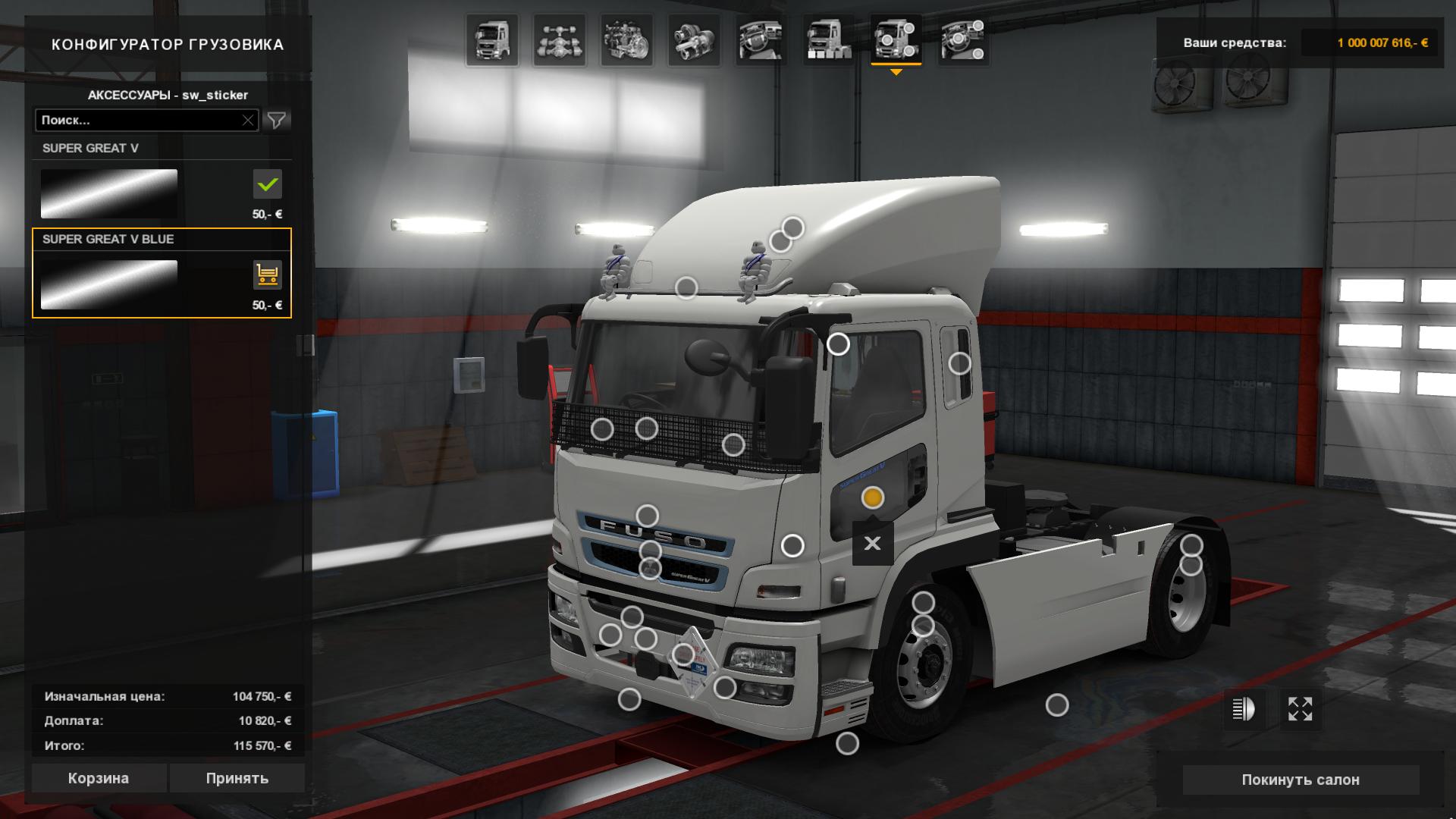Add SUPER GREAT V BLUE to cart
This screenshot has height=819, width=1456.
[267, 275]
